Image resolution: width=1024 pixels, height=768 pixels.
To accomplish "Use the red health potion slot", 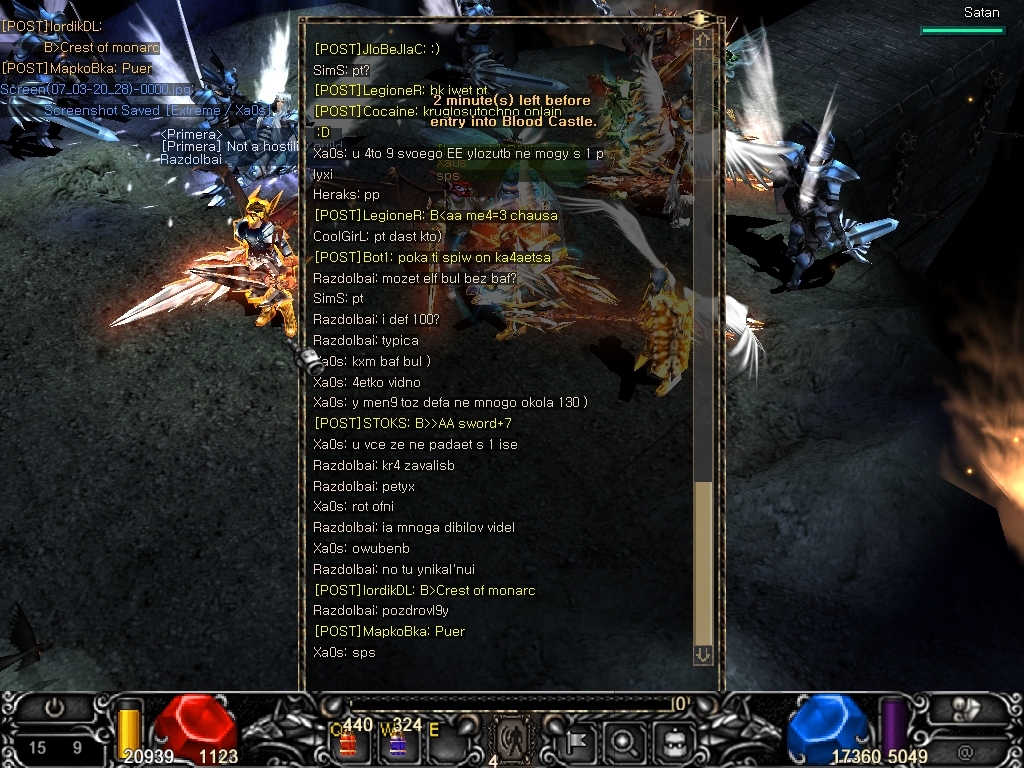I will click(349, 742).
